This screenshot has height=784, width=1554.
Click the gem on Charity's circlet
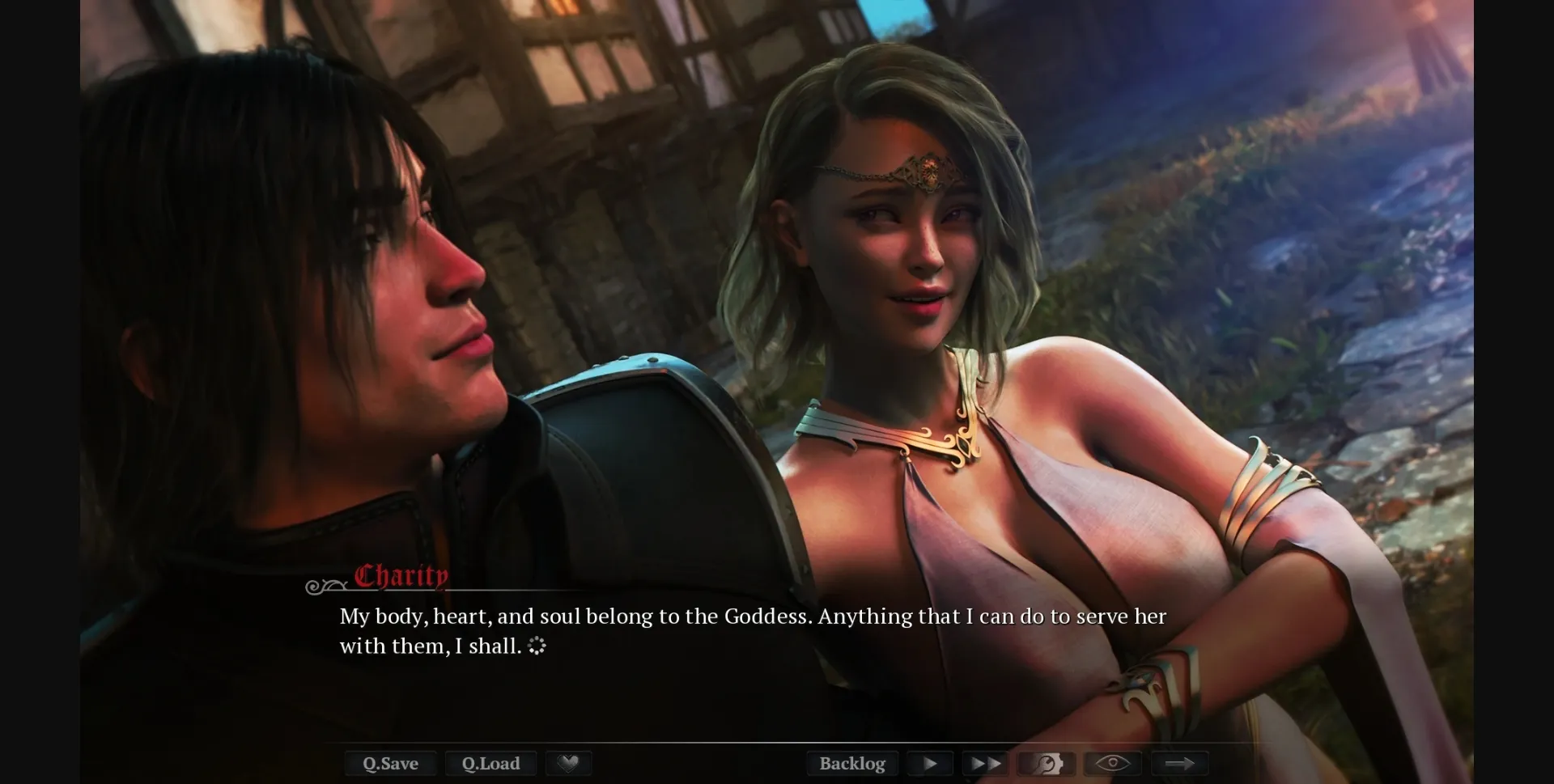pos(929,170)
